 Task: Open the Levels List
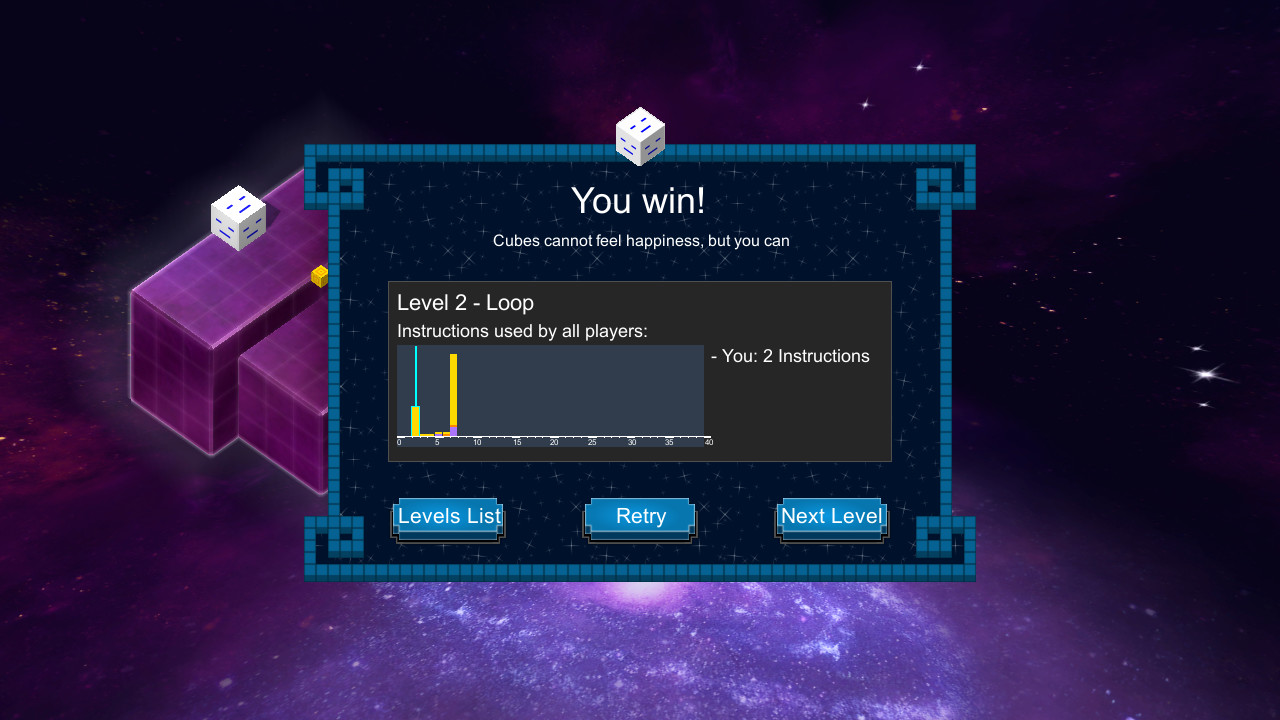[448, 516]
